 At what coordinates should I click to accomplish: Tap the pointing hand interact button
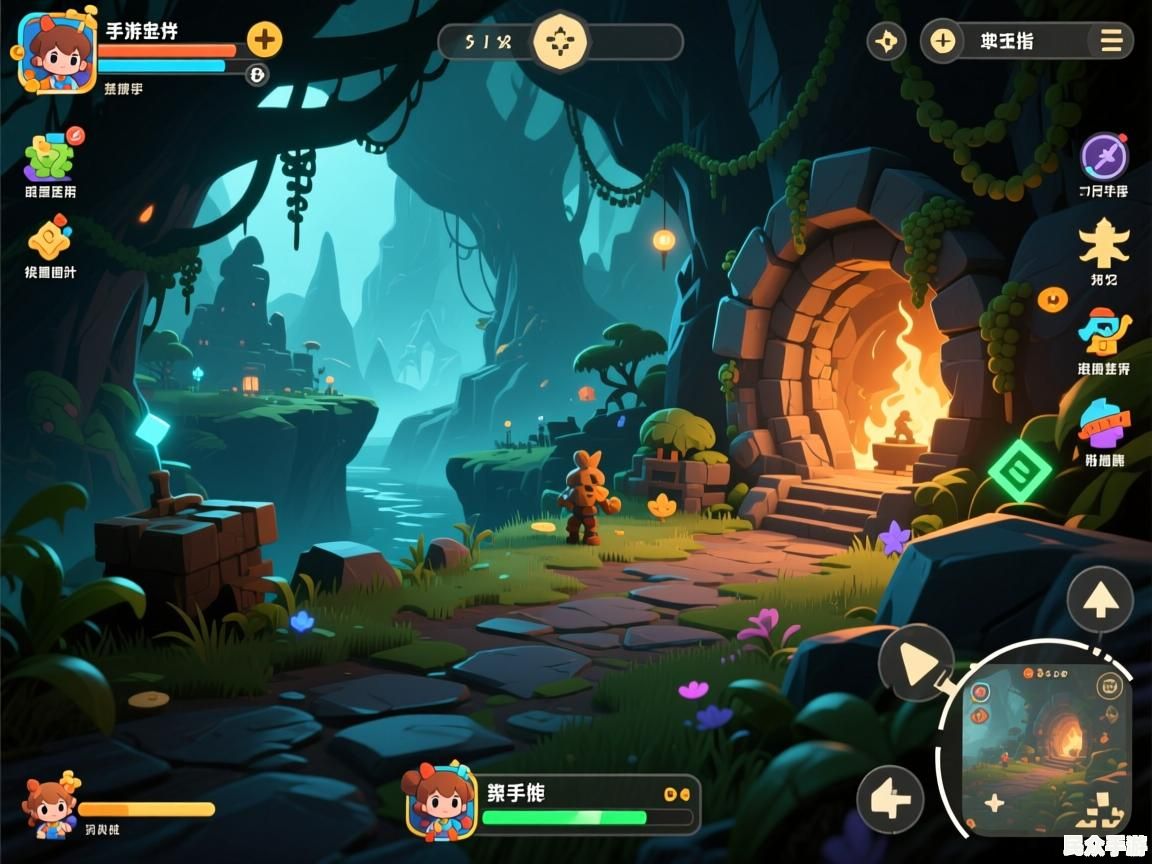tap(890, 800)
